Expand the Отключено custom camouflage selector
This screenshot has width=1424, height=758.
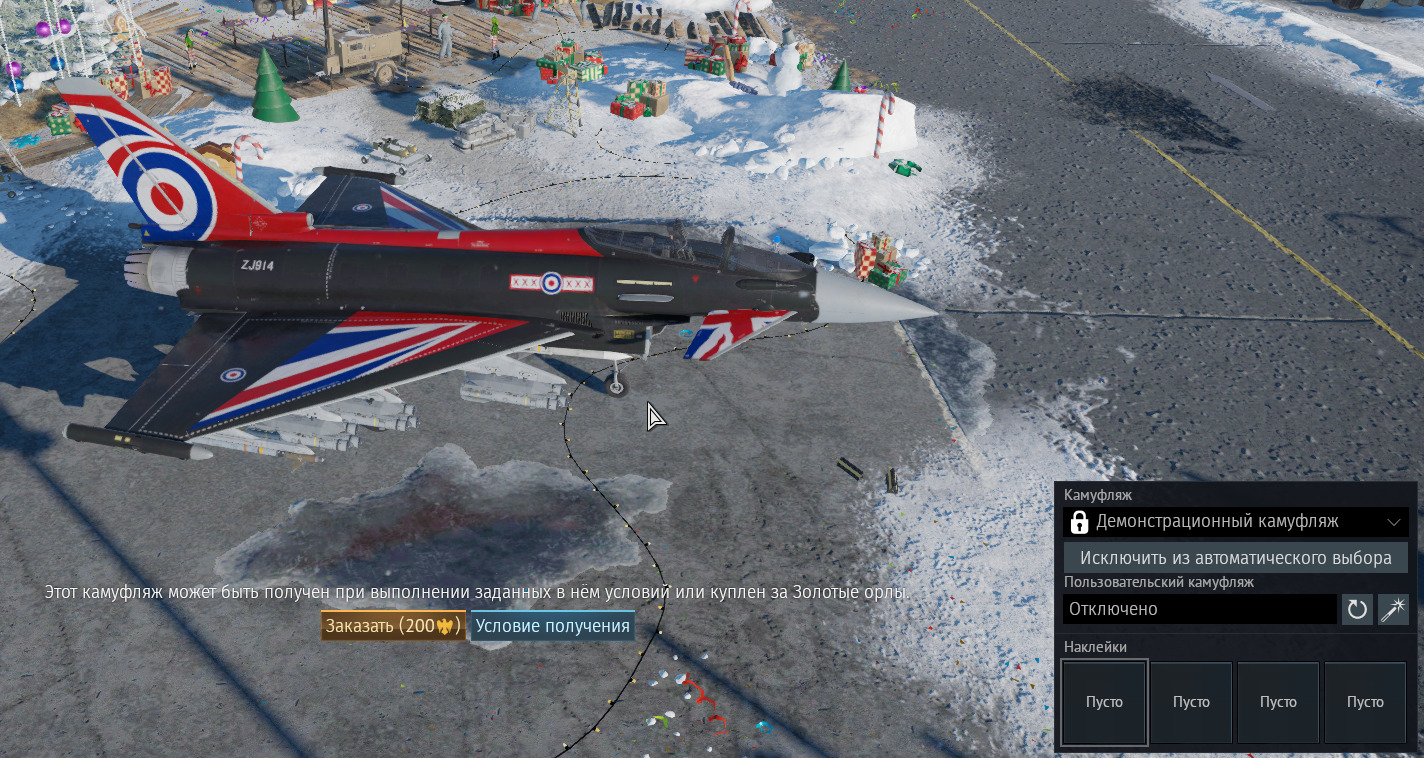click(x=1200, y=609)
